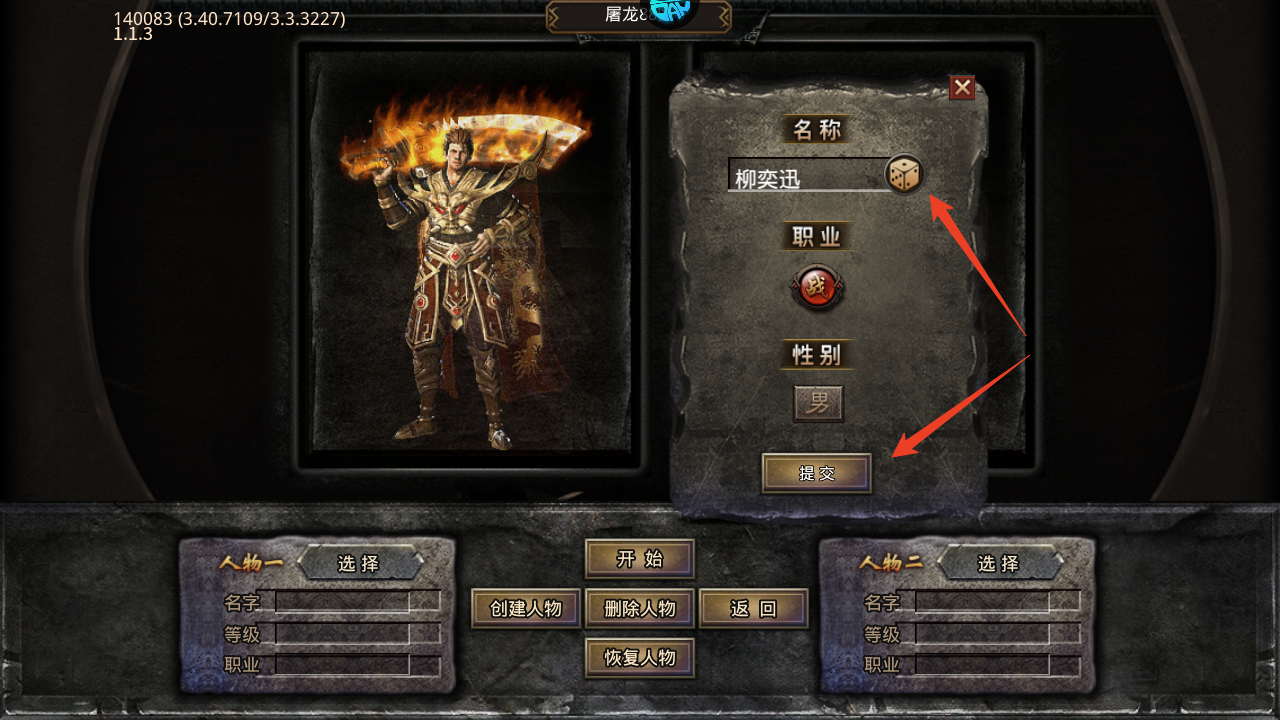
Task: Toggle the gender selection button
Action: pos(817,402)
